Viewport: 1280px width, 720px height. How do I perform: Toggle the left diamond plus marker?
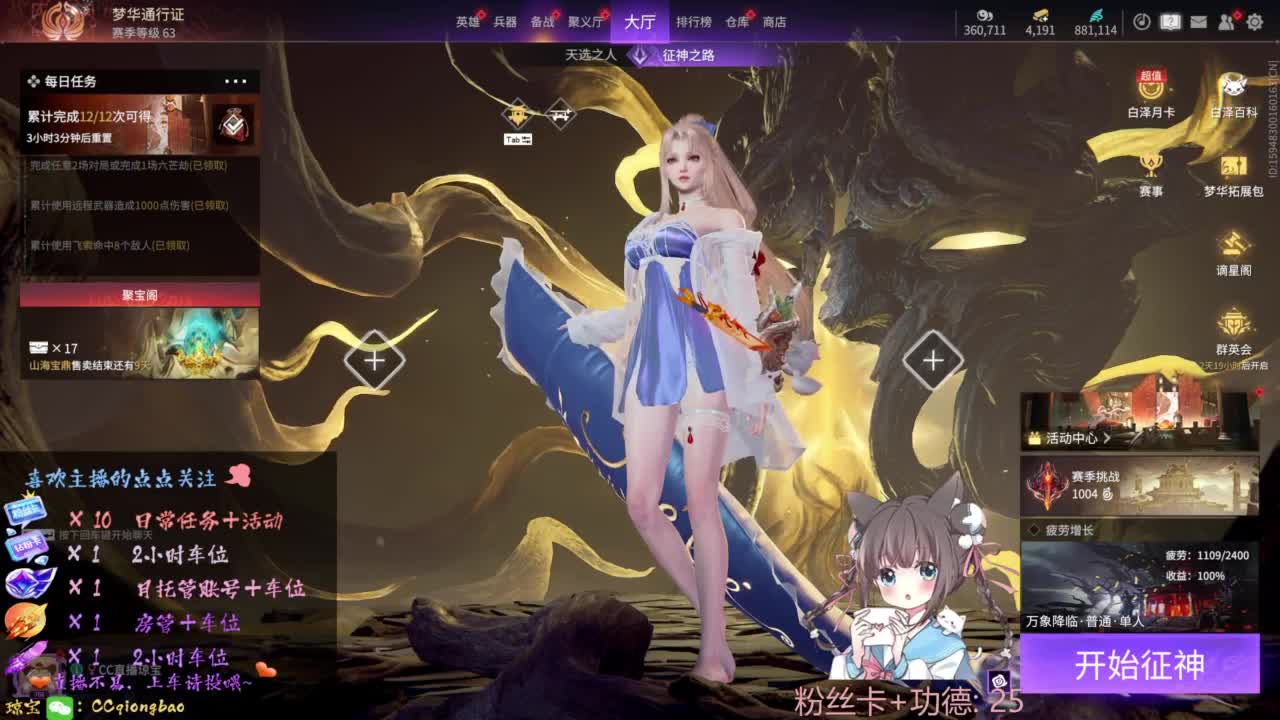374,360
